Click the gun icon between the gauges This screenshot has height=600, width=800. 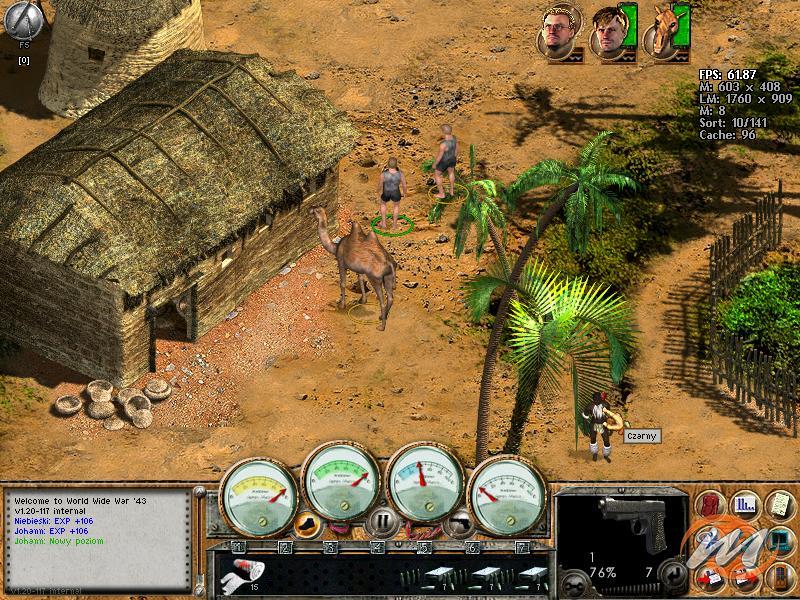[x=458, y=521]
